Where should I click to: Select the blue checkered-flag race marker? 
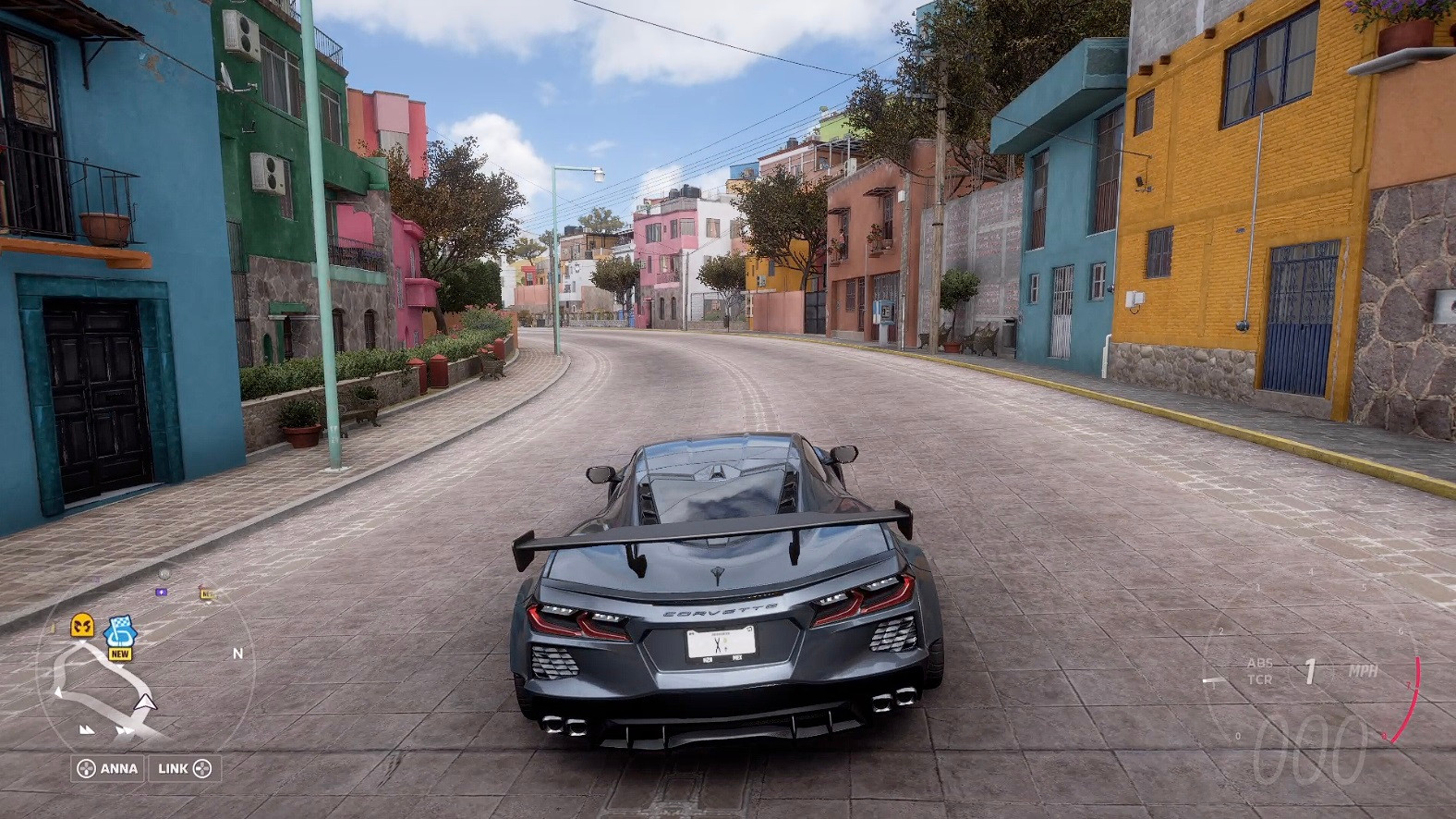(118, 632)
